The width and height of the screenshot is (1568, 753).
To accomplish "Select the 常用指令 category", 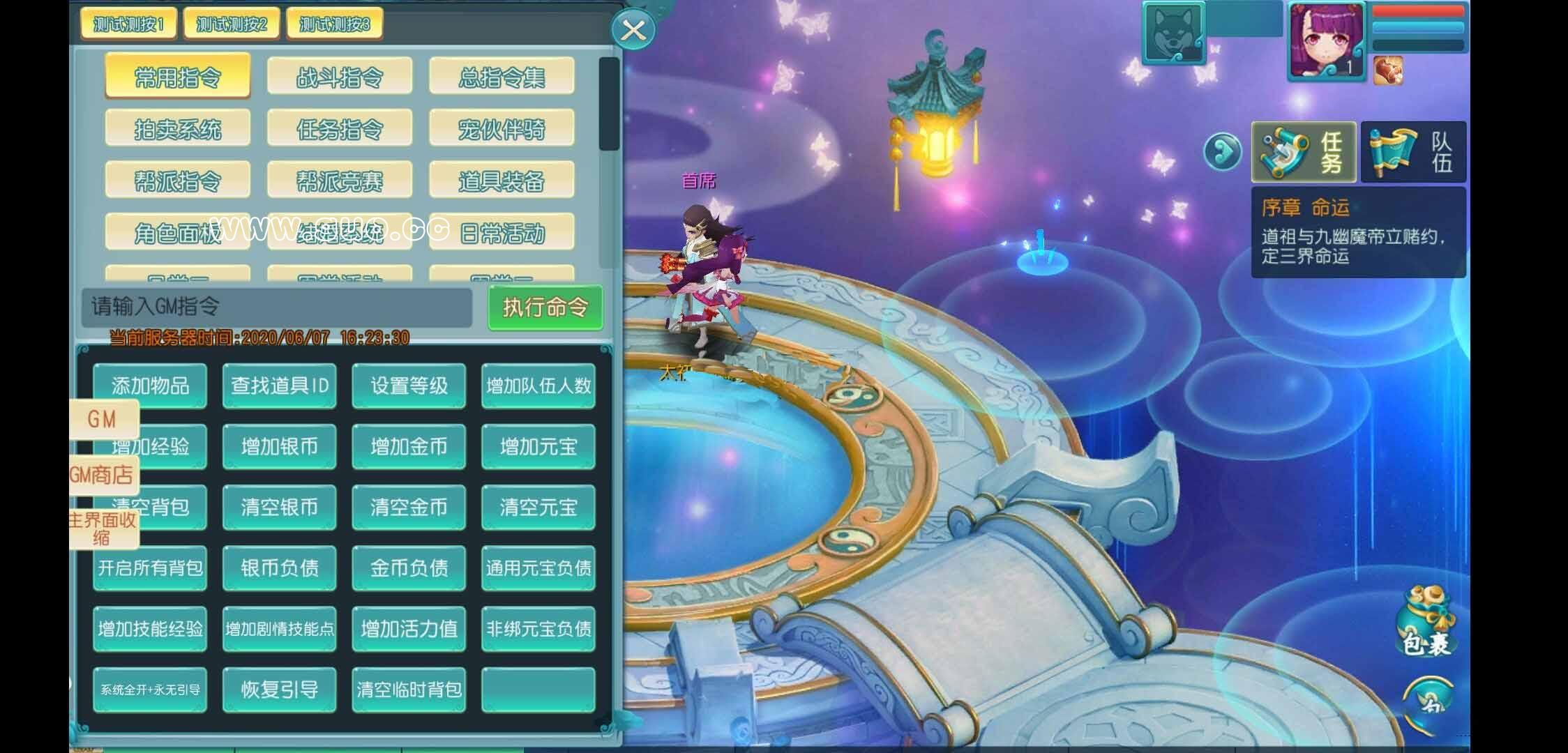I will point(178,77).
